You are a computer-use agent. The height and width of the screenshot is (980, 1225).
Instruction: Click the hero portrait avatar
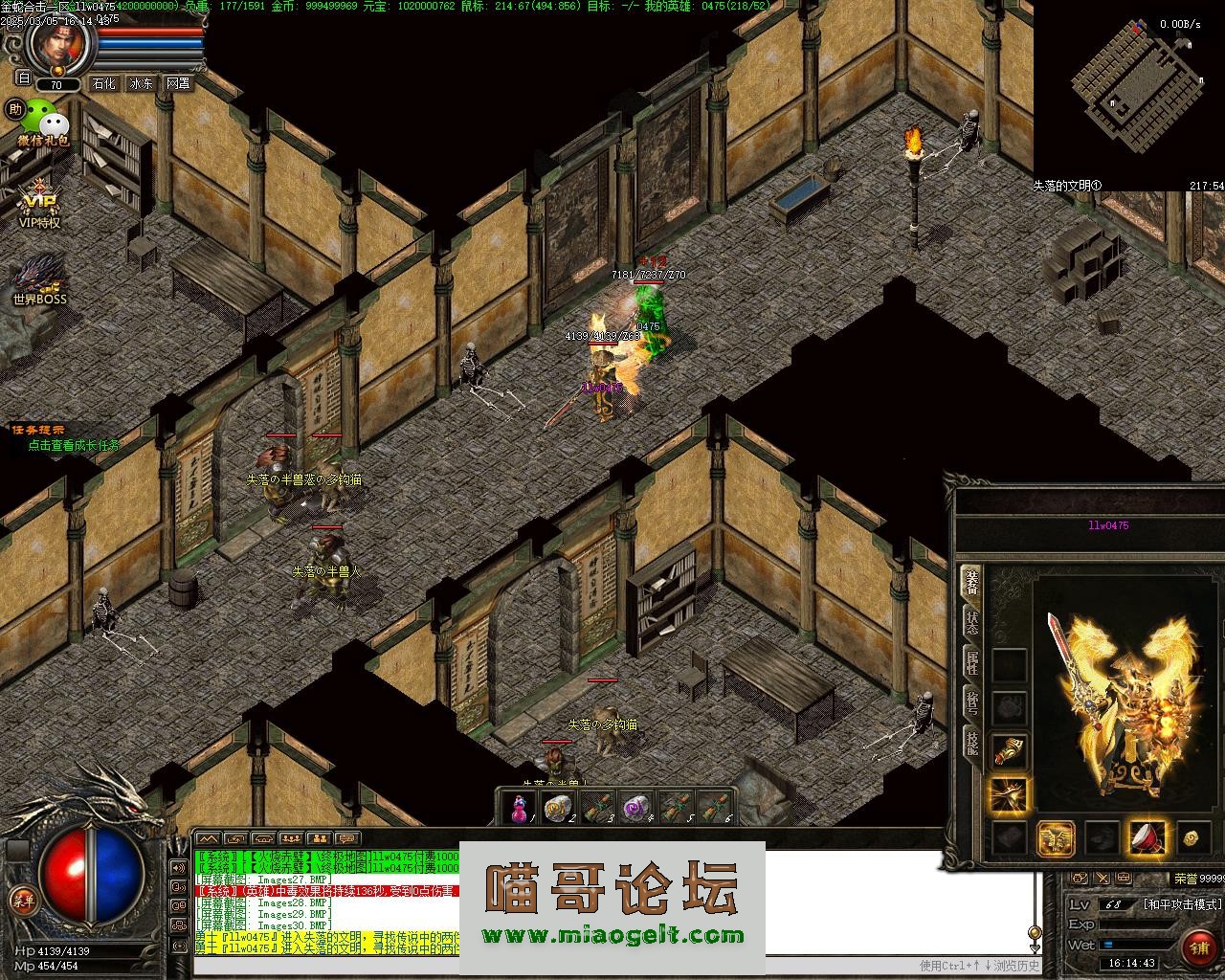59,43
